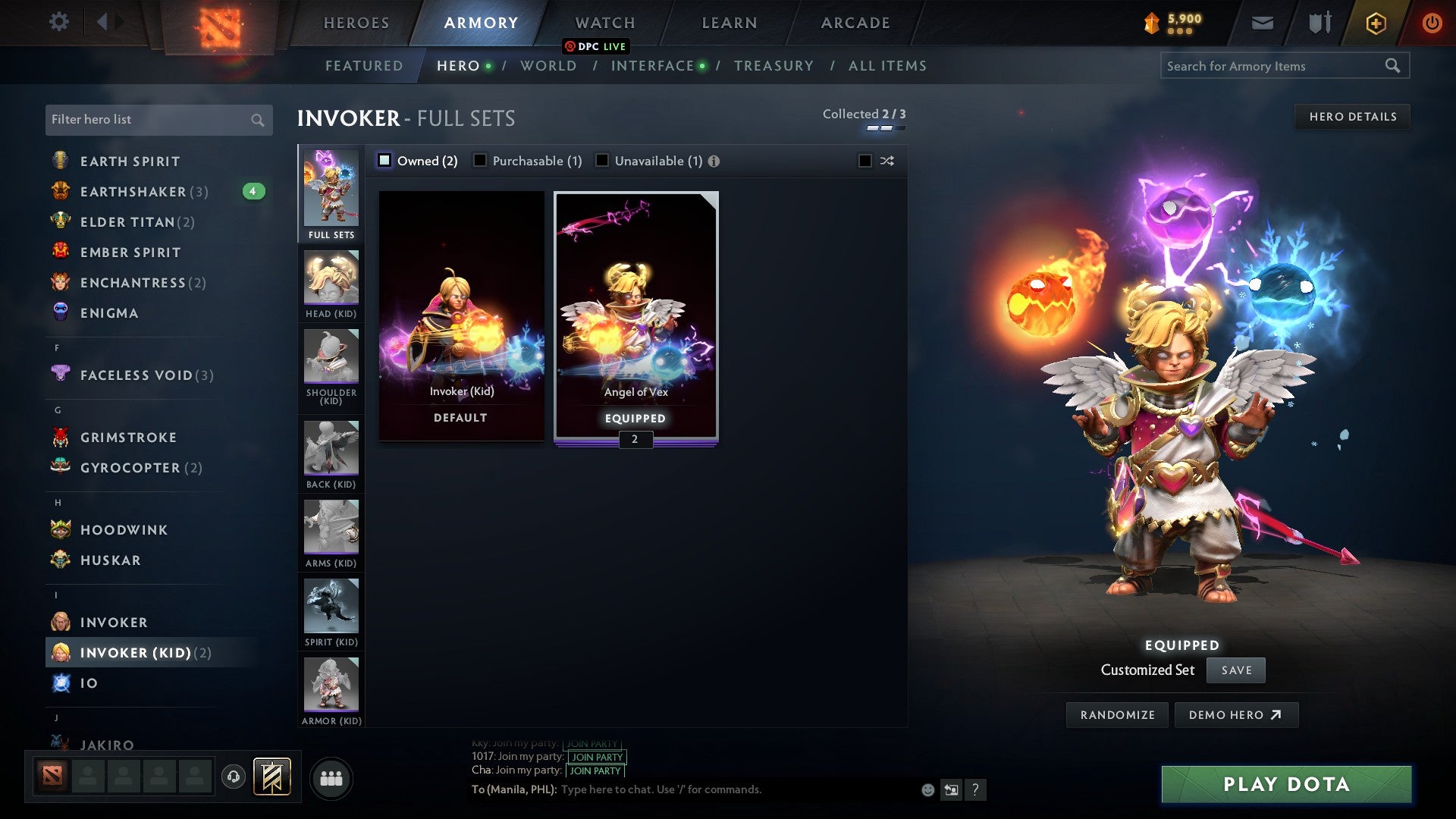The width and height of the screenshot is (1456, 819).
Task: Switch to the TREASURY tab
Action: 774,66
